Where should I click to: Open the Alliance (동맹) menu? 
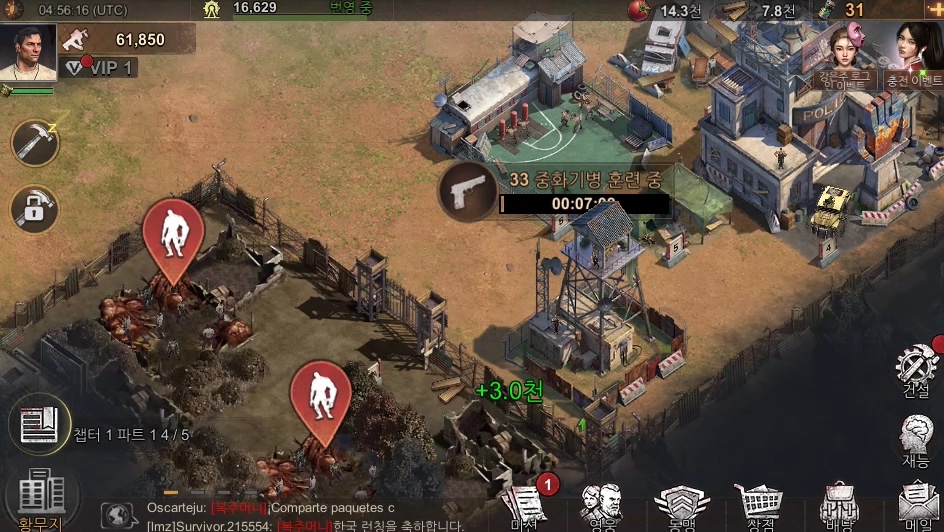click(x=680, y=506)
